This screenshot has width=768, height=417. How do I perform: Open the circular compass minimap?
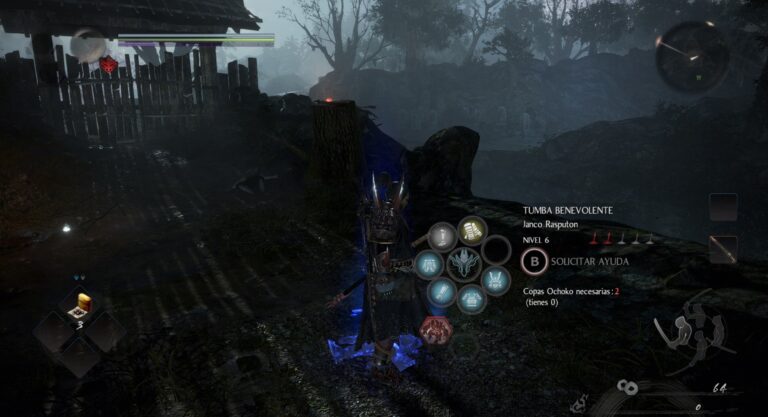coord(692,57)
